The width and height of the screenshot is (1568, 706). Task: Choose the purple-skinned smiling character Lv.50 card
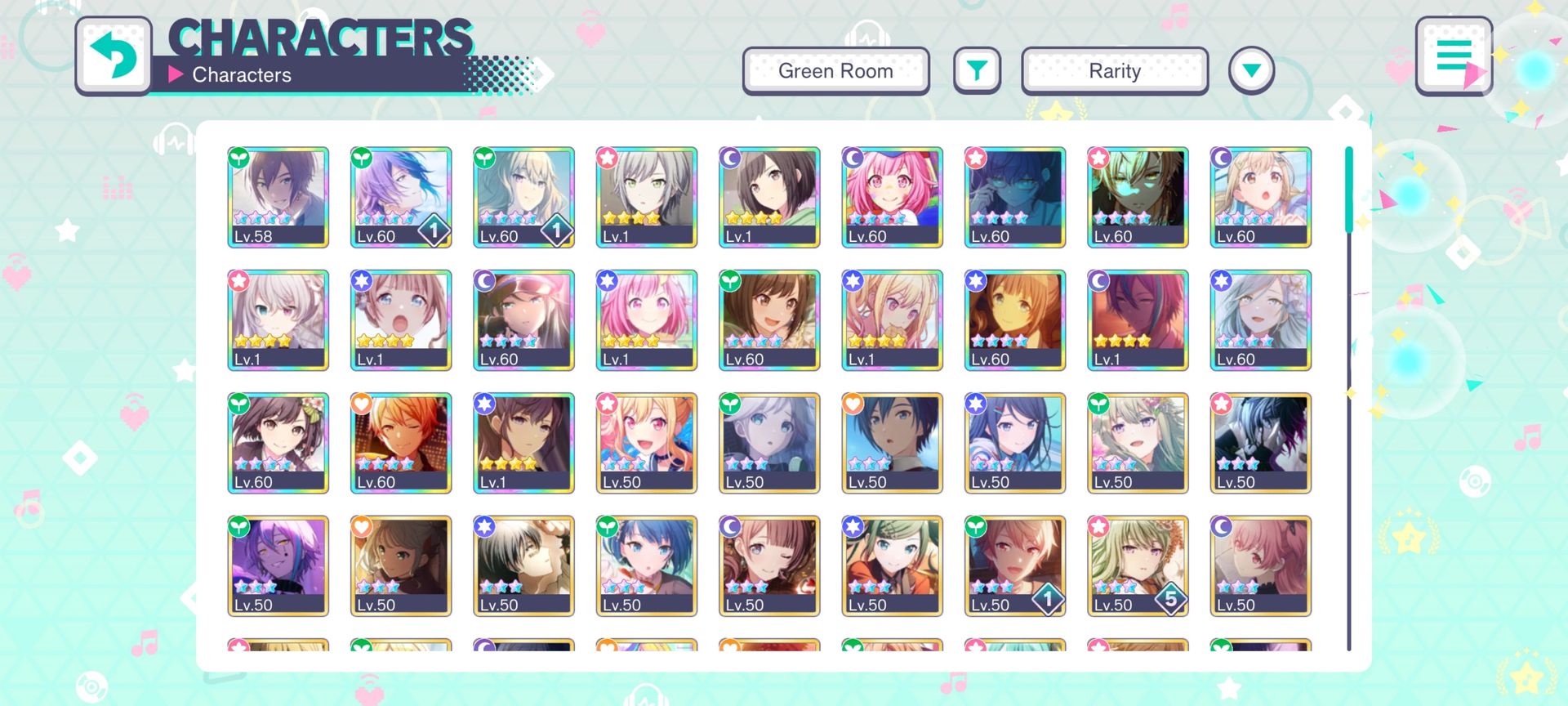[278, 565]
